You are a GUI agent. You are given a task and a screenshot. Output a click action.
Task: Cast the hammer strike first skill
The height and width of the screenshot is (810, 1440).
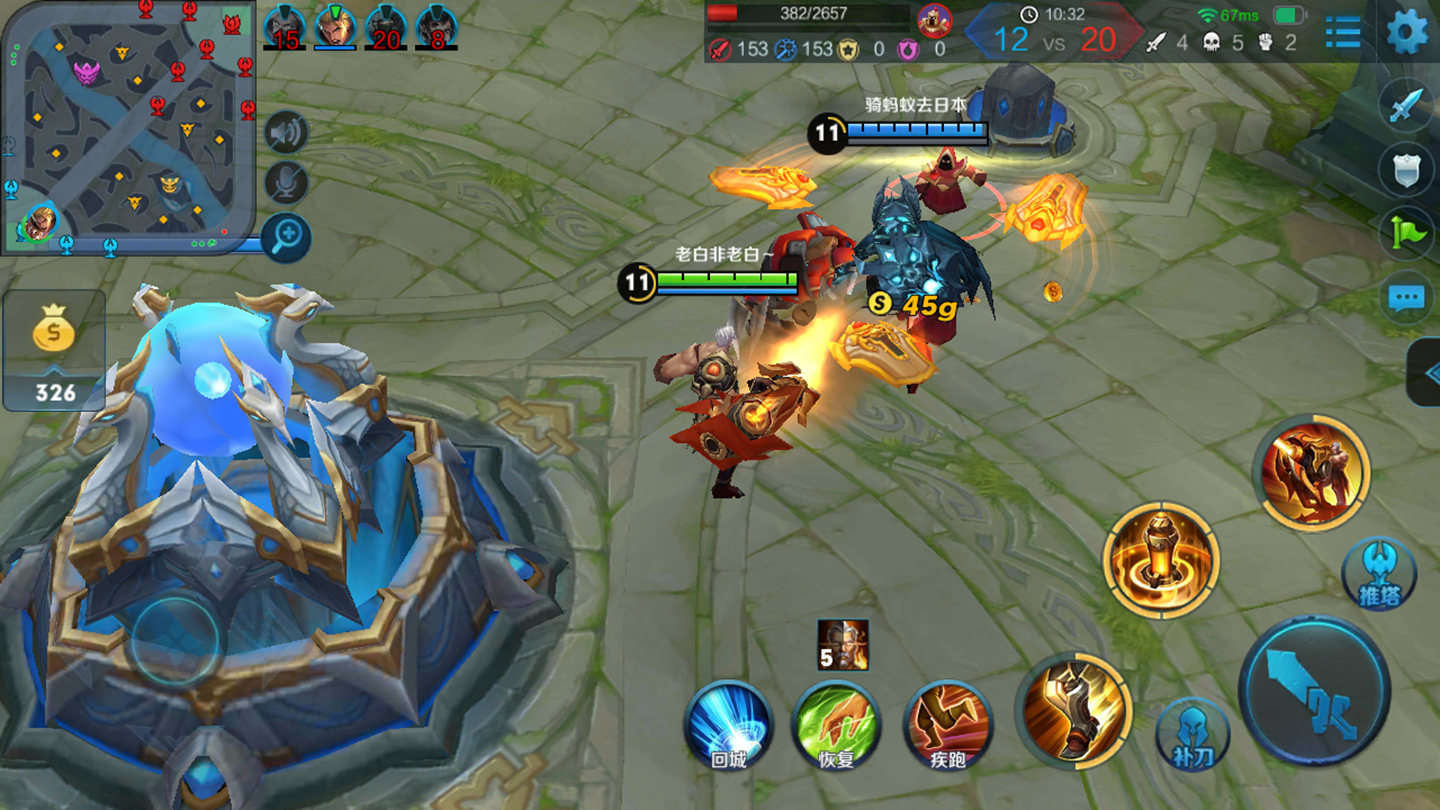[x=1075, y=710]
